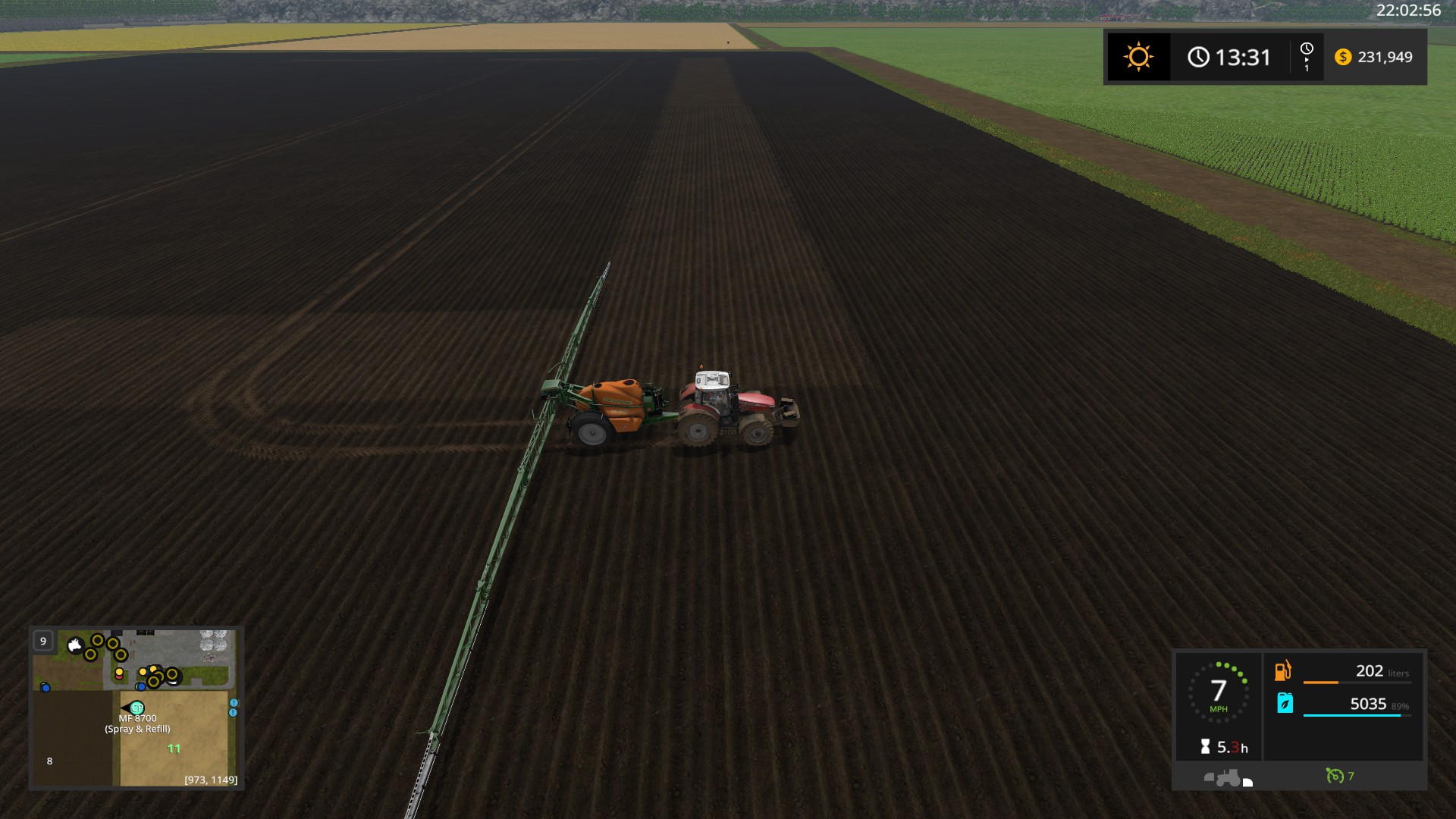Click the sun weather icon
The image size is (1456, 819).
(x=1137, y=57)
